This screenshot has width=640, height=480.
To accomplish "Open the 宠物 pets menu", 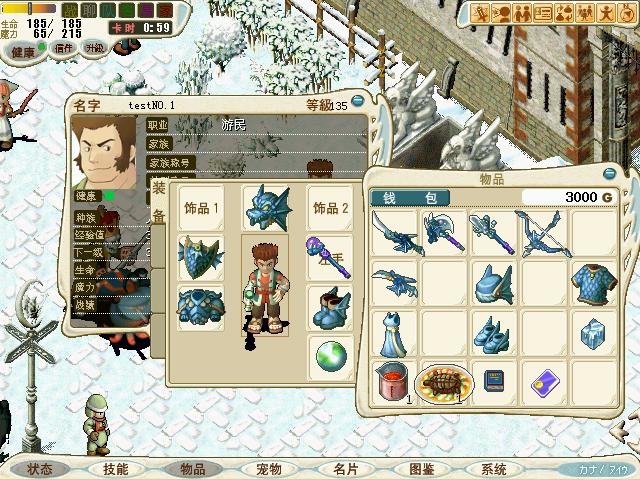I will 268,469.
